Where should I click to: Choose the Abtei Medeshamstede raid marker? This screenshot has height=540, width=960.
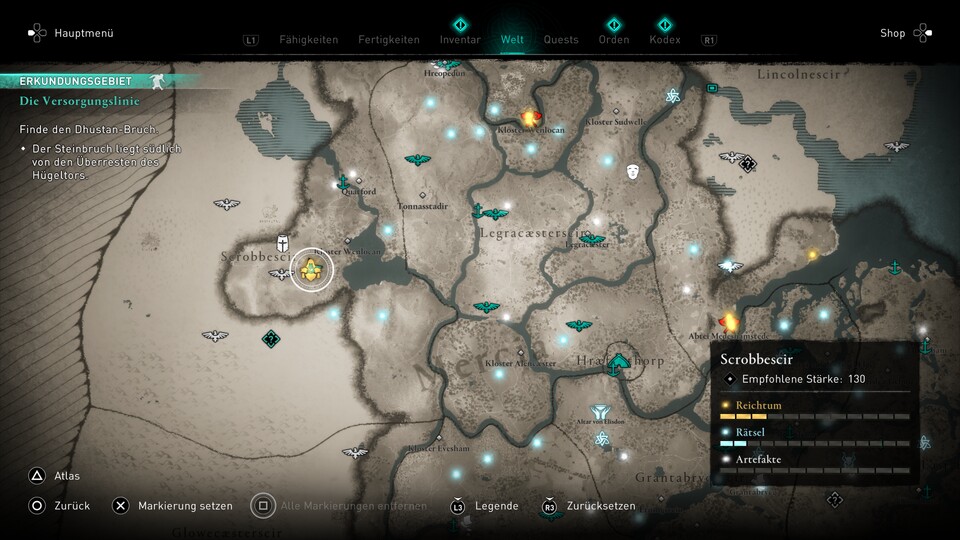(729, 321)
